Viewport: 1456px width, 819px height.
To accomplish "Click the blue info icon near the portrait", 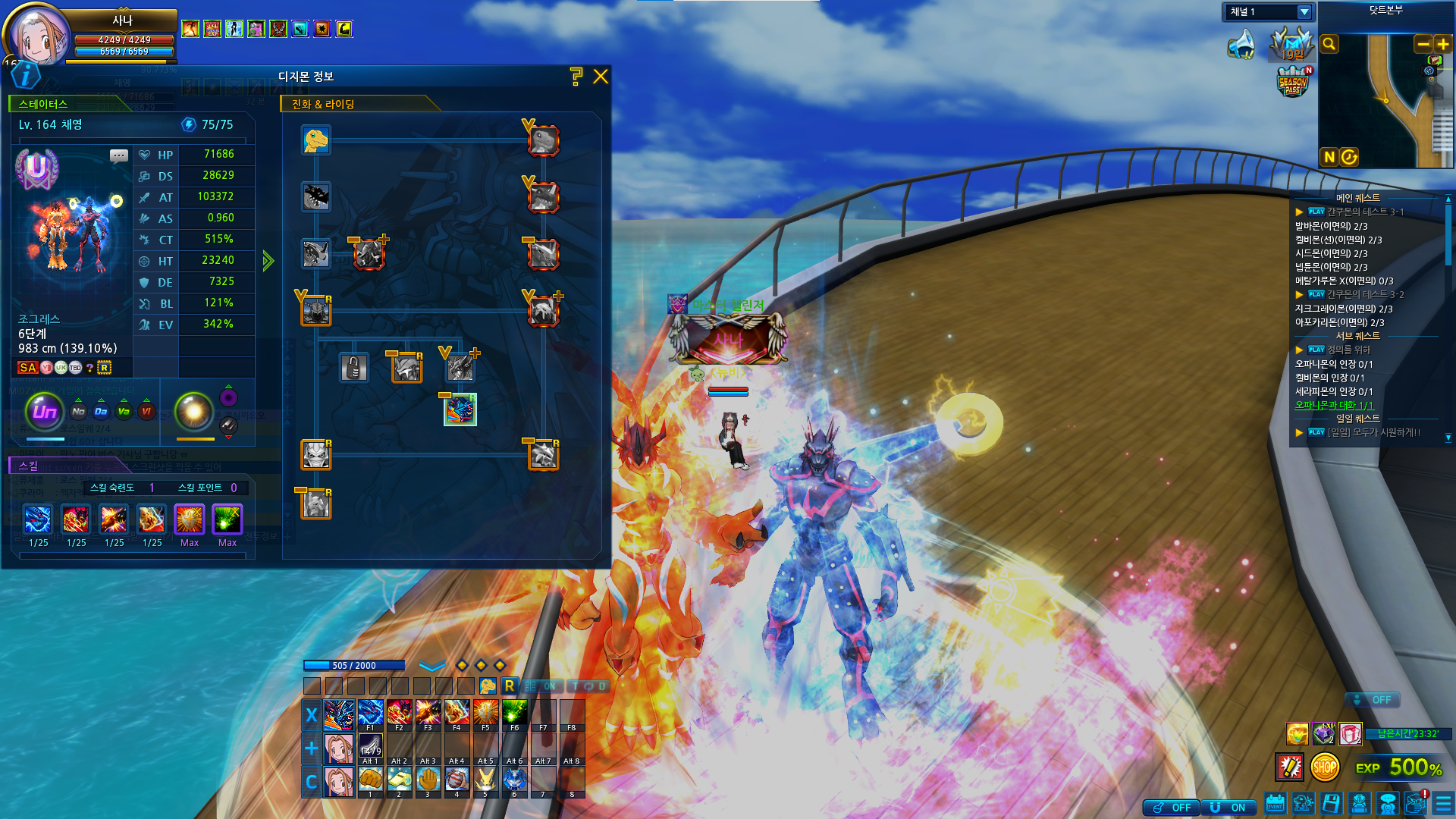I will tap(26, 74).
